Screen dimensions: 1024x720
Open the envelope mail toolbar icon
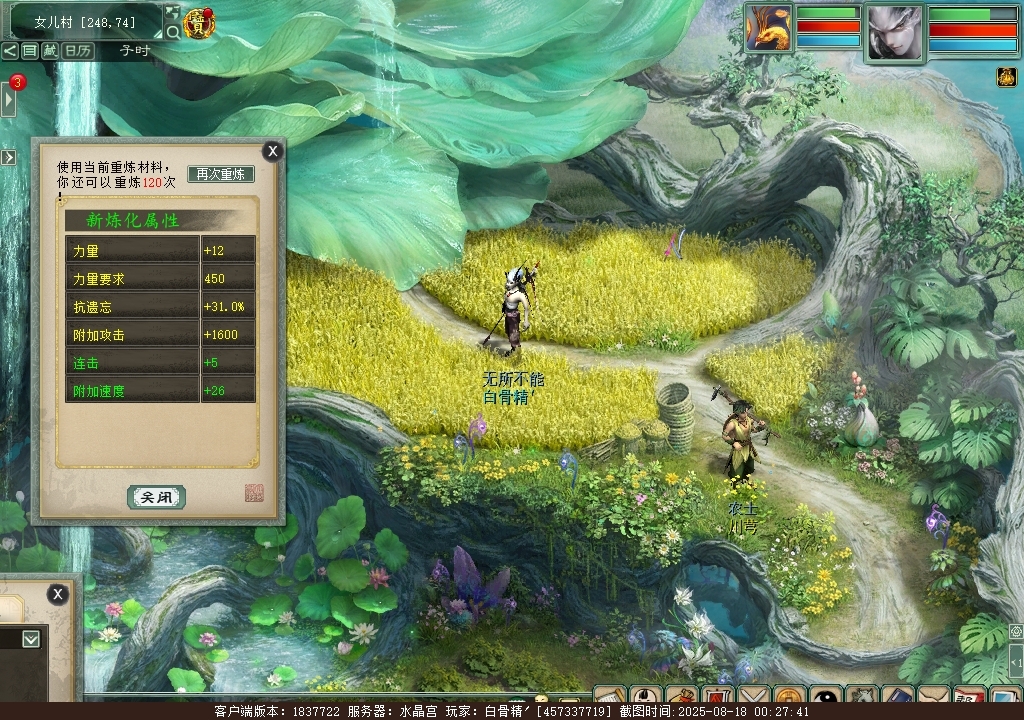[933, 697]
